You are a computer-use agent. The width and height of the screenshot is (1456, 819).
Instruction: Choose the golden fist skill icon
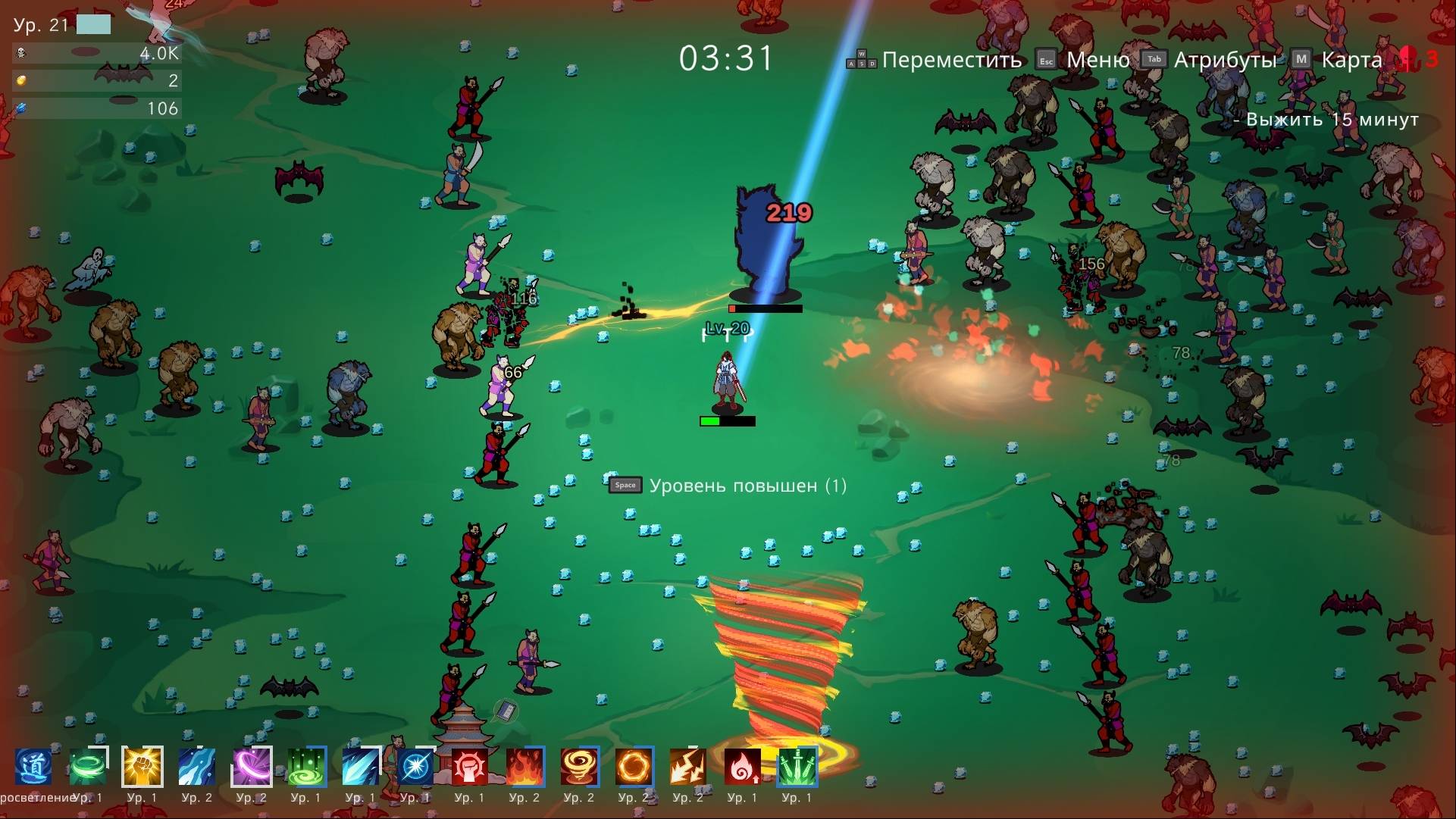tap(142, 767)
